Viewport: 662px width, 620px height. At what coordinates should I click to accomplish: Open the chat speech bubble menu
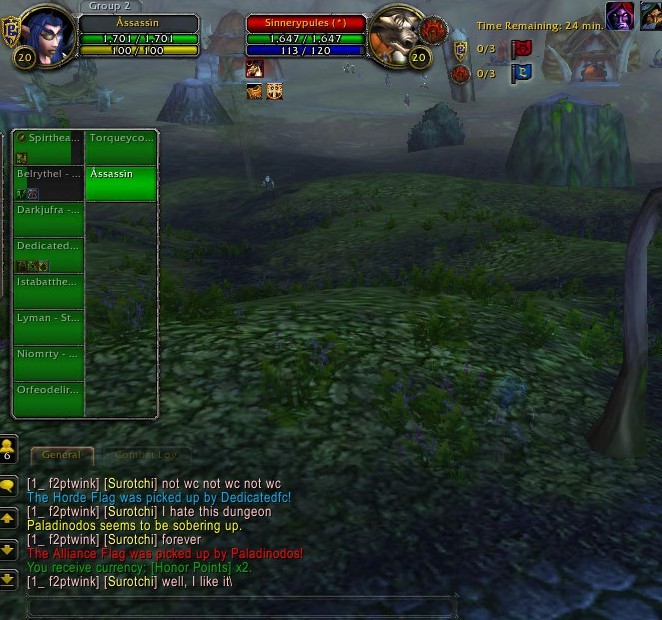click(x=8, y=486)
